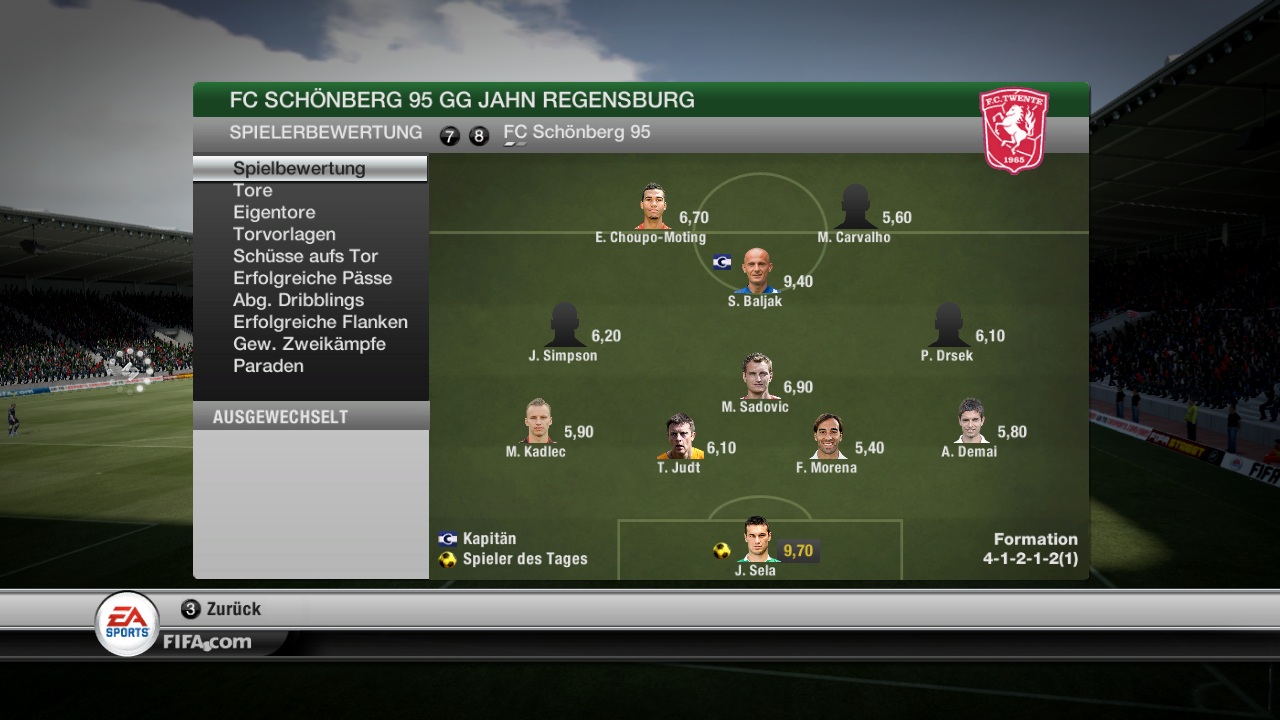Go back with the Zurück label
Image resolution: width=1280 pixels, height=720 pixels.
(x=233, y=609)
